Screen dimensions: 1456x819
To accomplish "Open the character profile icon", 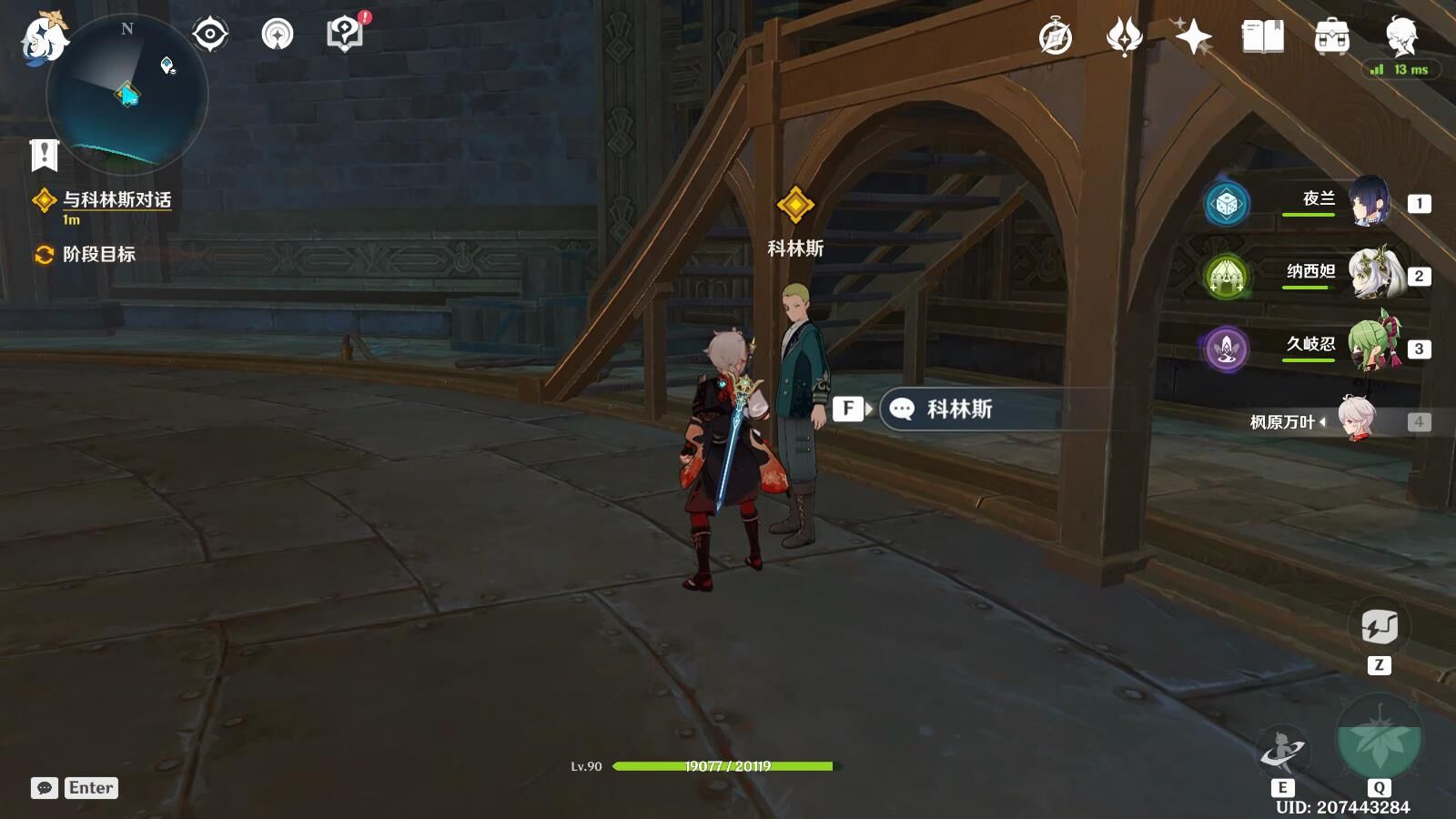I will [1400, 35].
